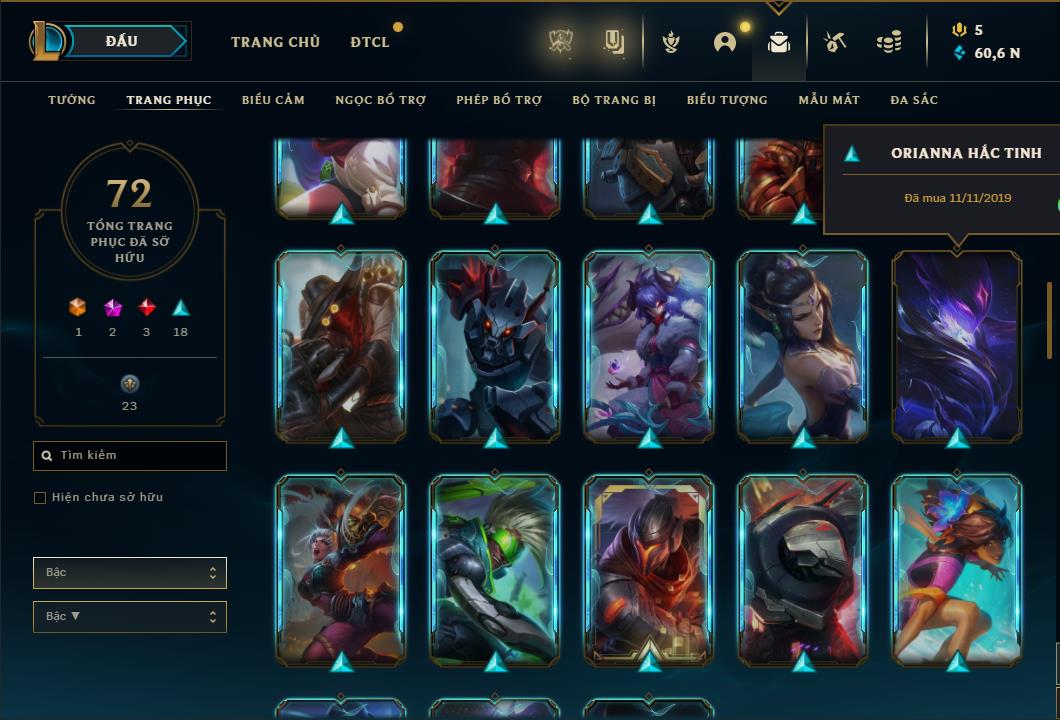Switch to PHÉP BỔ TRỢ tab
The image size is (1060, 720).
[x=499, y=100]
